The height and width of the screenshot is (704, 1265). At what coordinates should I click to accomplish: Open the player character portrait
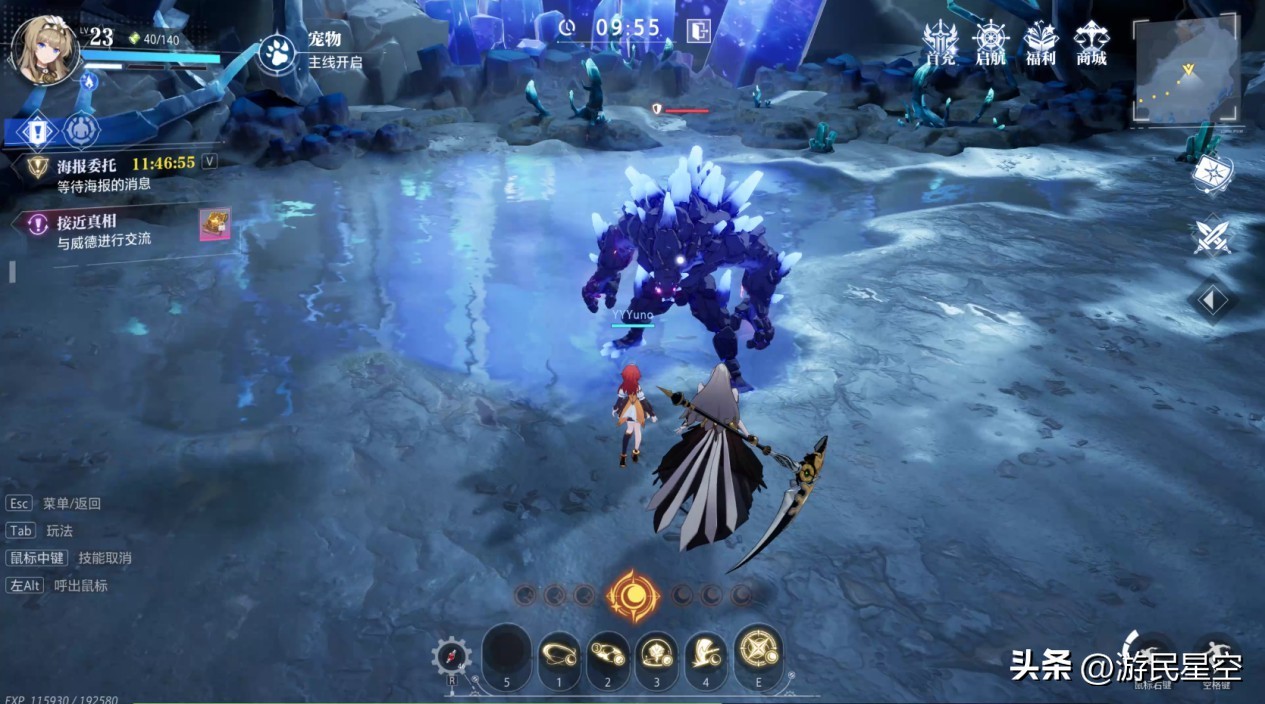44,48
